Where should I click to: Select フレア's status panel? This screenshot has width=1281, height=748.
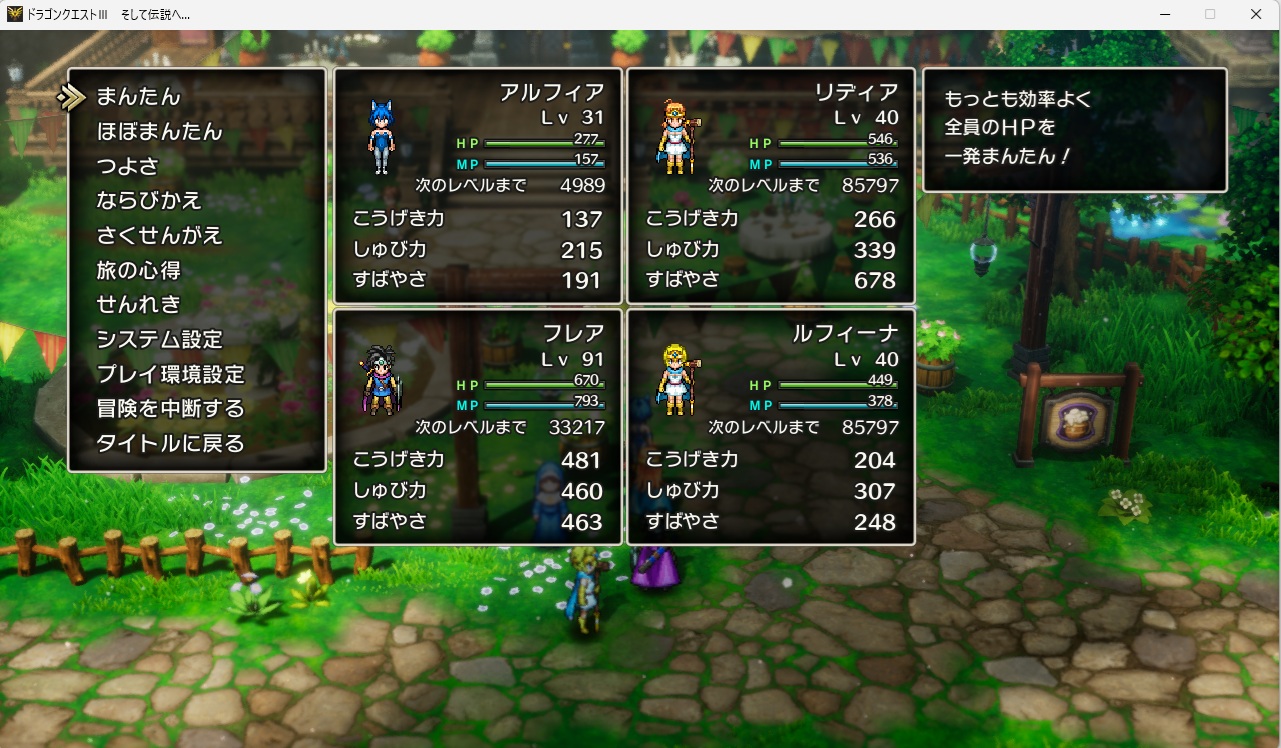click(x=478, y=427)
